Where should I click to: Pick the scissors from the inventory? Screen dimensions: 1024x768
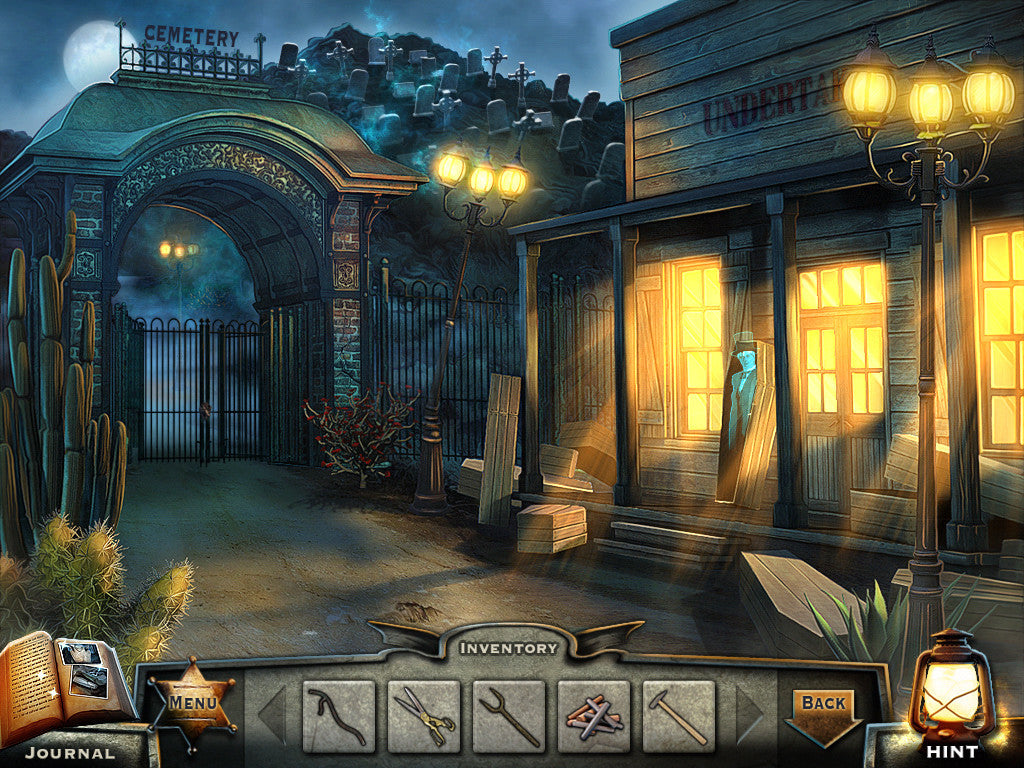click(x=424, y=716)
